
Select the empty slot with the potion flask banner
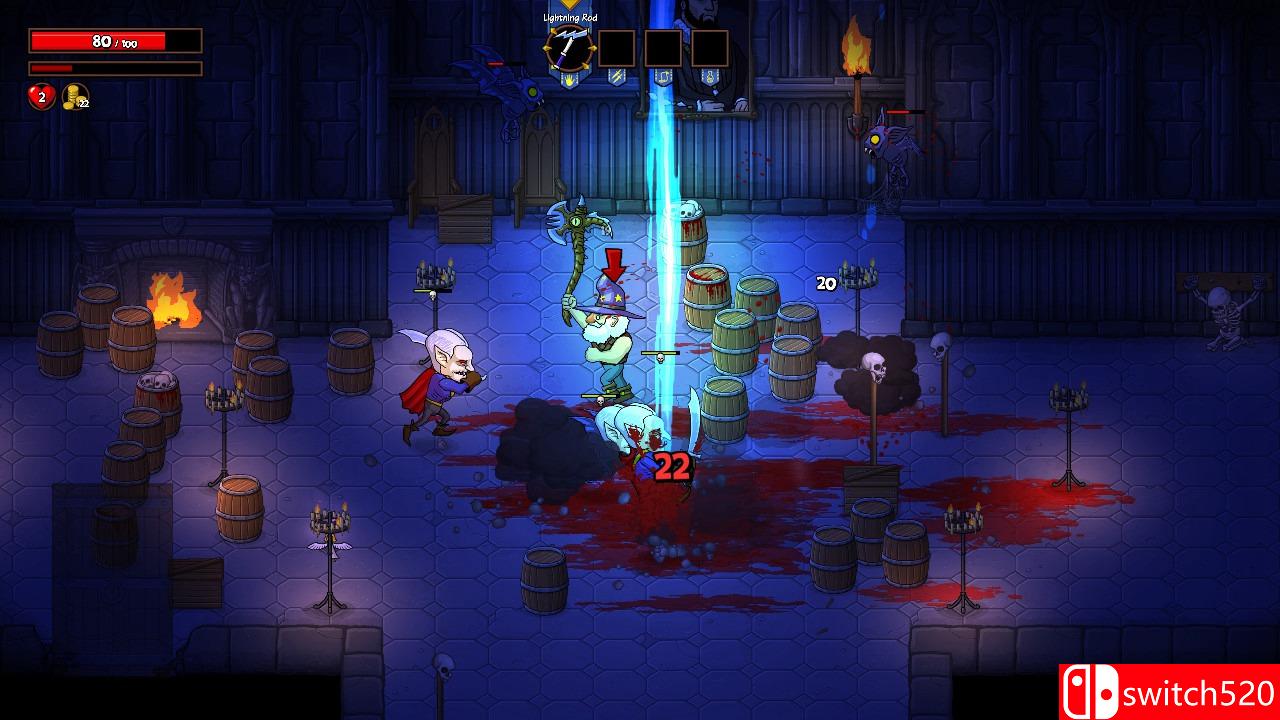click(x=710, y=47)
